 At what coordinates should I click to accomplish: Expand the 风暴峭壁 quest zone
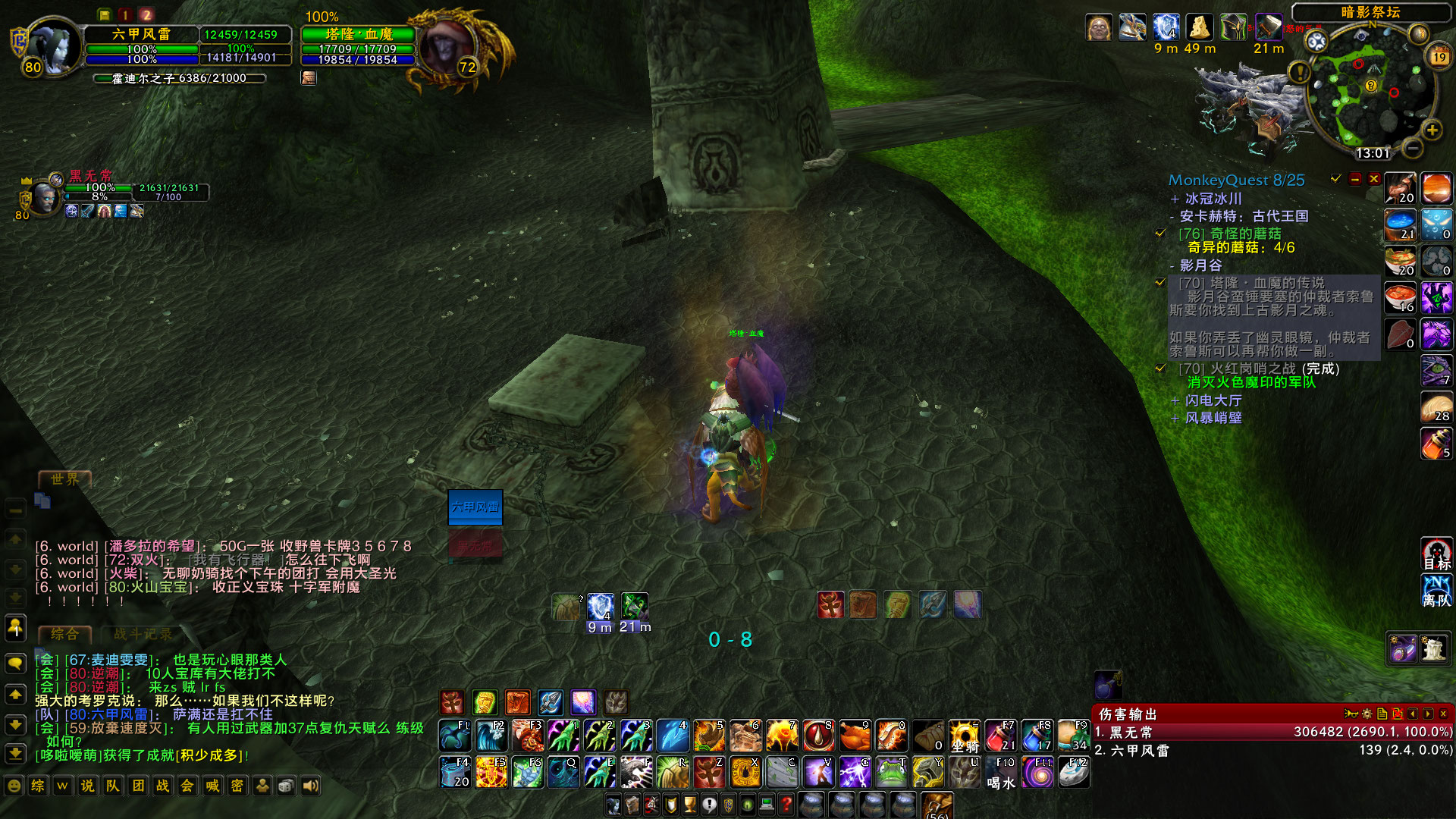tap(1175, 418)
